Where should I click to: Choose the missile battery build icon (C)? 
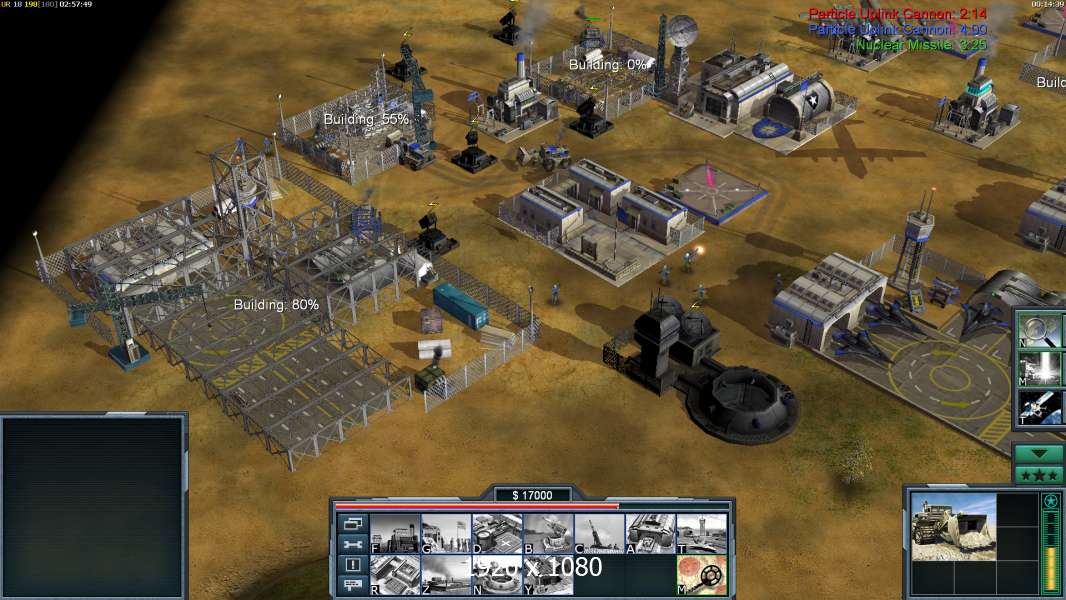[599, 534]
